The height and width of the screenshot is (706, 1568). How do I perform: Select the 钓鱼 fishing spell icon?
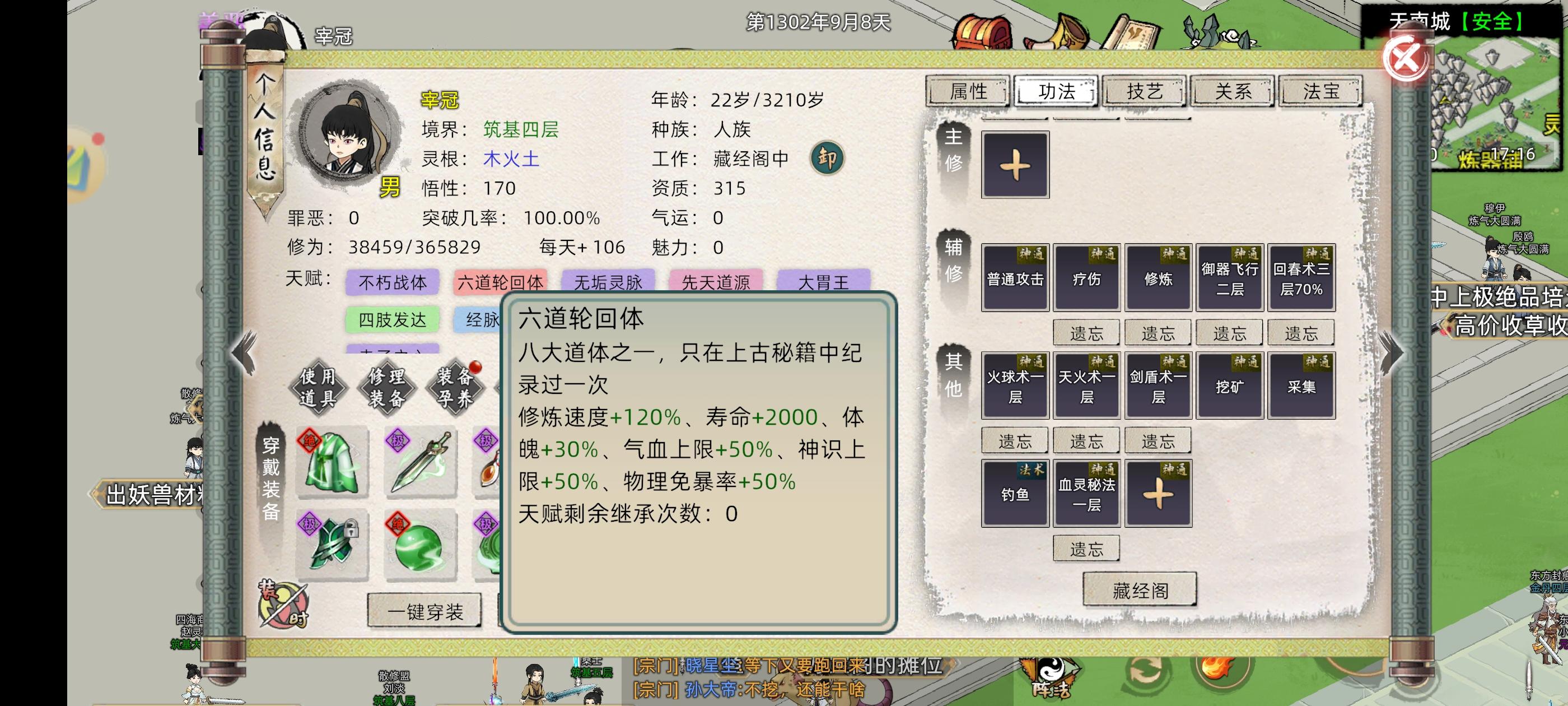point(1015,491)
